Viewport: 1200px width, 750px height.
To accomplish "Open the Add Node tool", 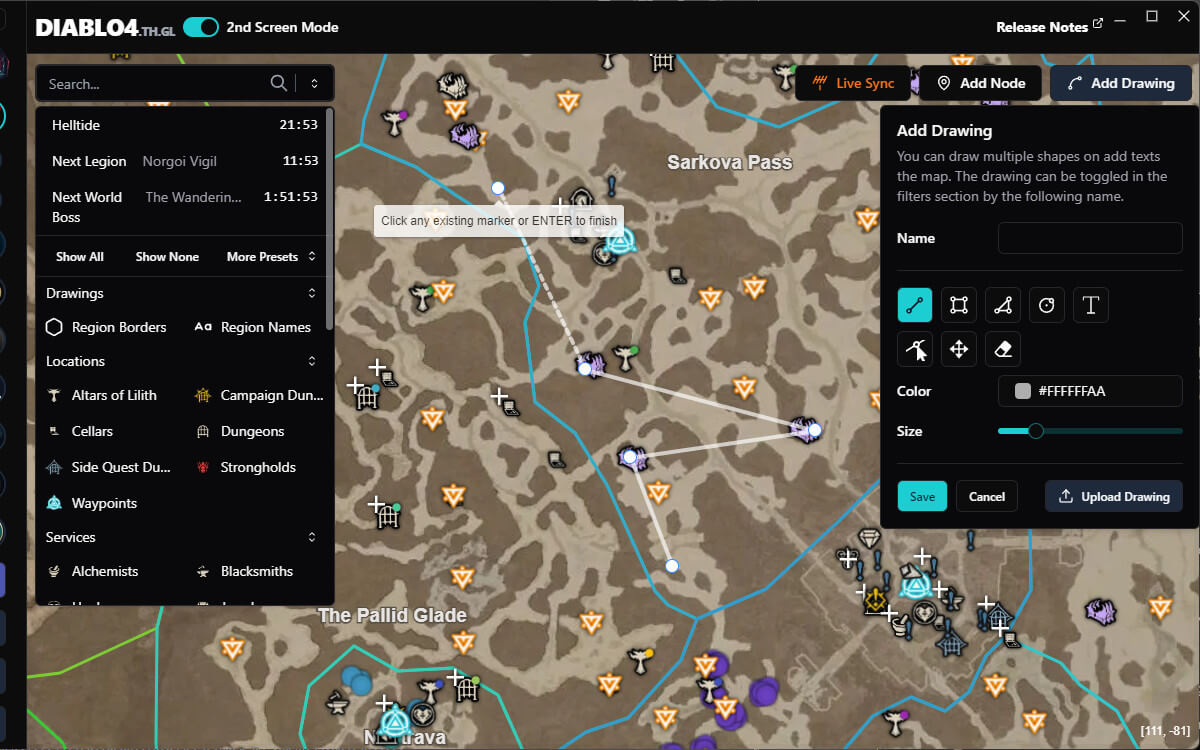I will coord(980,83).
